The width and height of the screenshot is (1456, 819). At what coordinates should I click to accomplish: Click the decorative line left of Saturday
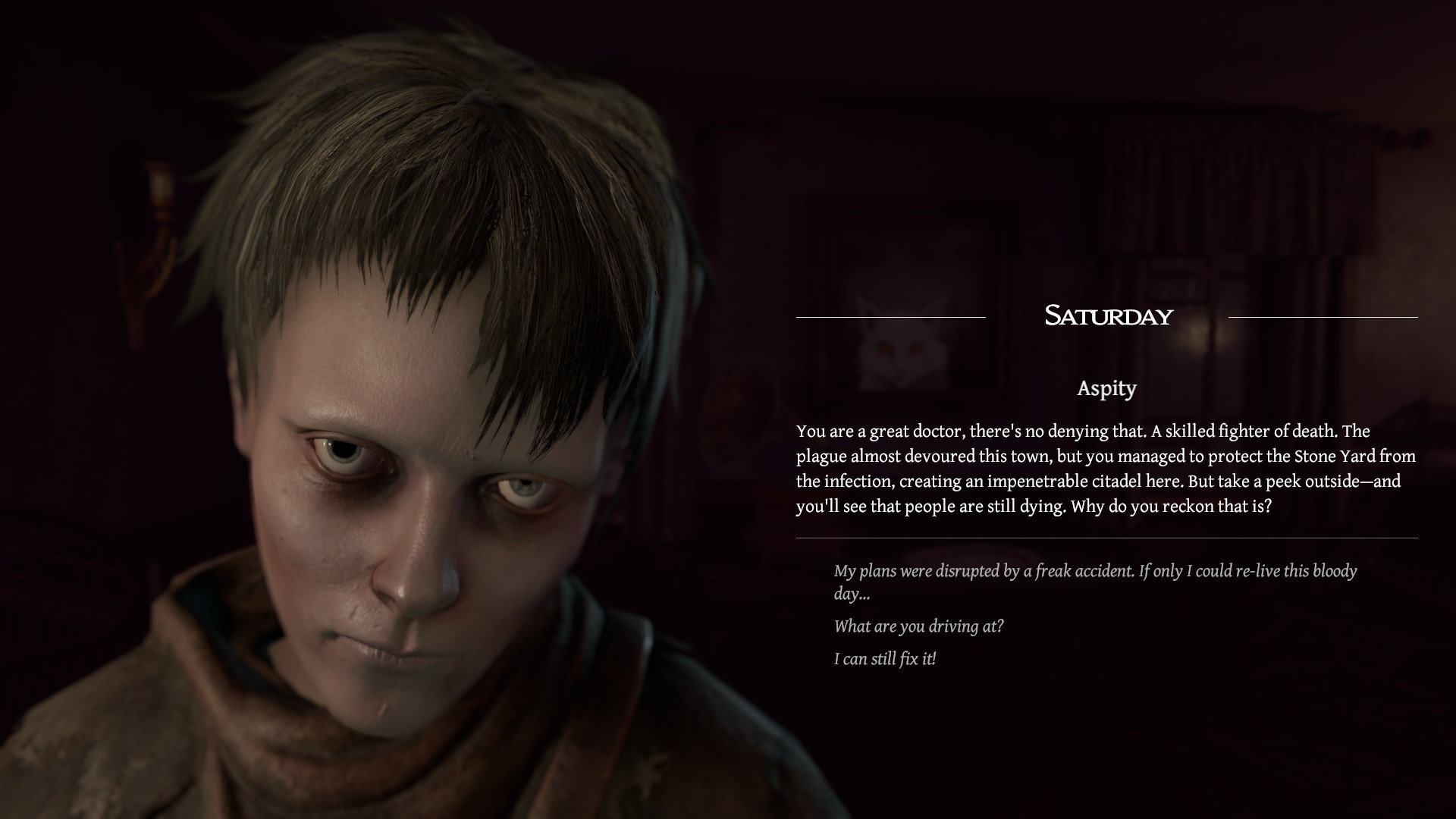(891, 317)
